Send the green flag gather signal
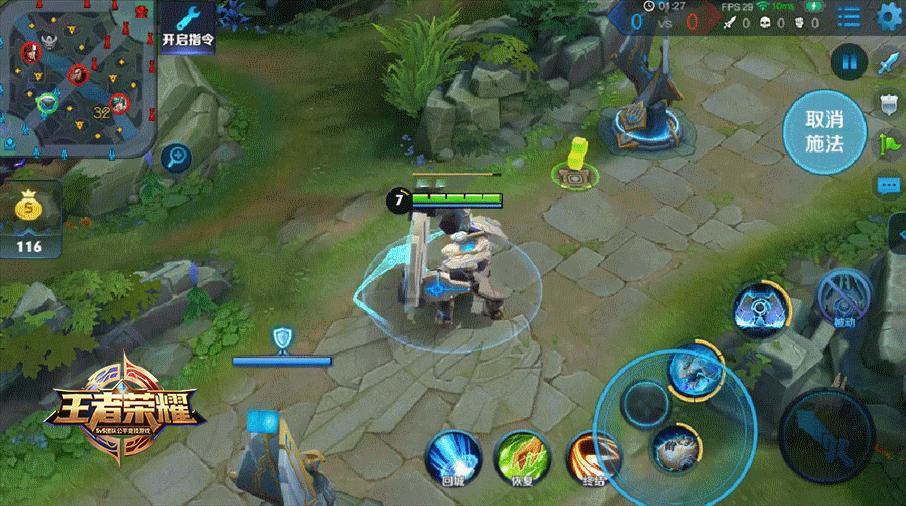The image size is (906, 506). pyautogui.click(x=888, y=142)
